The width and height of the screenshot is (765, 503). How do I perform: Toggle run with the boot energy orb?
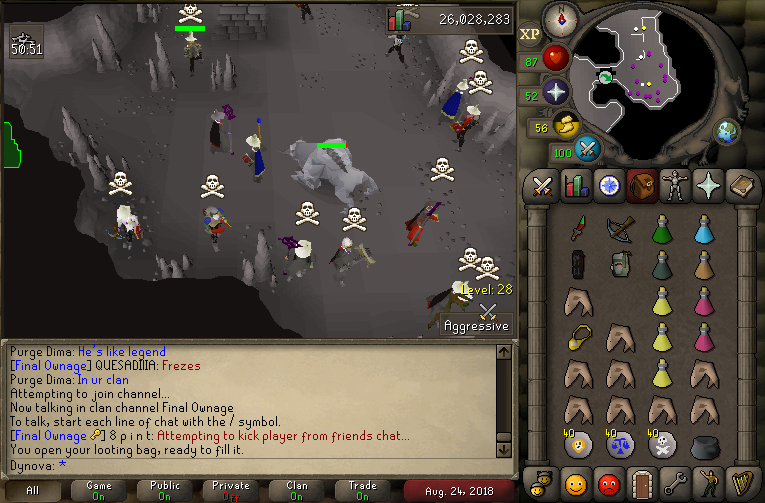[565, 126]
